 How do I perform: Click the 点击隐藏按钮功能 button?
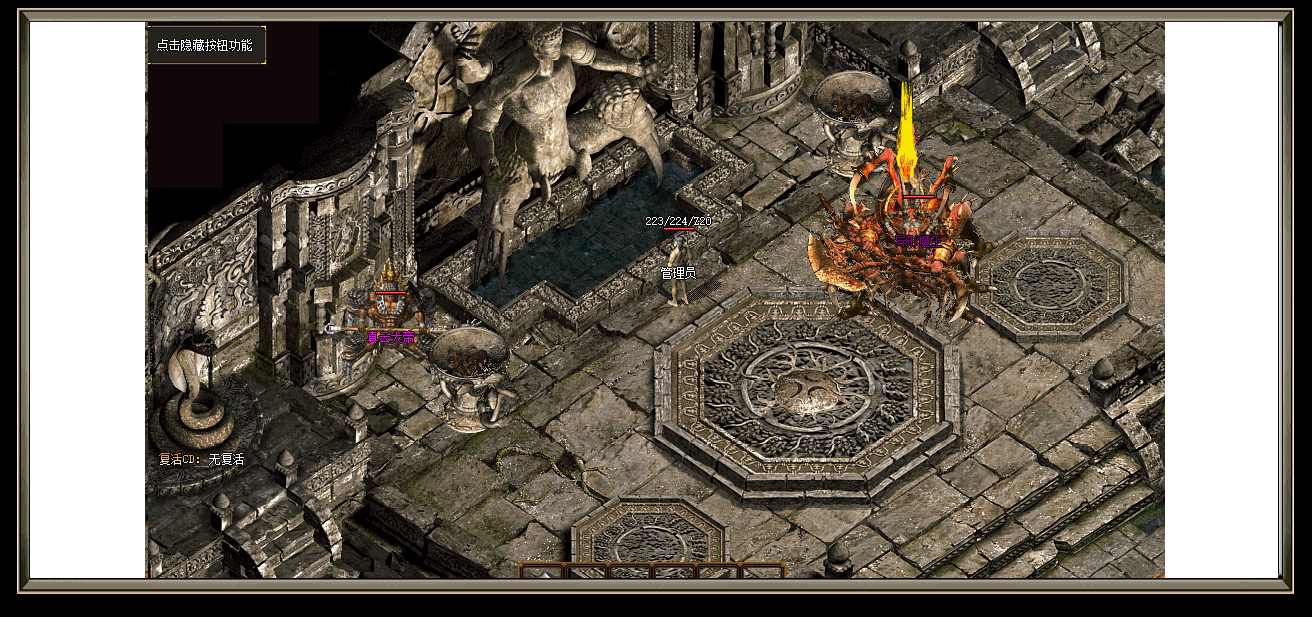click(x=206, y=45)
